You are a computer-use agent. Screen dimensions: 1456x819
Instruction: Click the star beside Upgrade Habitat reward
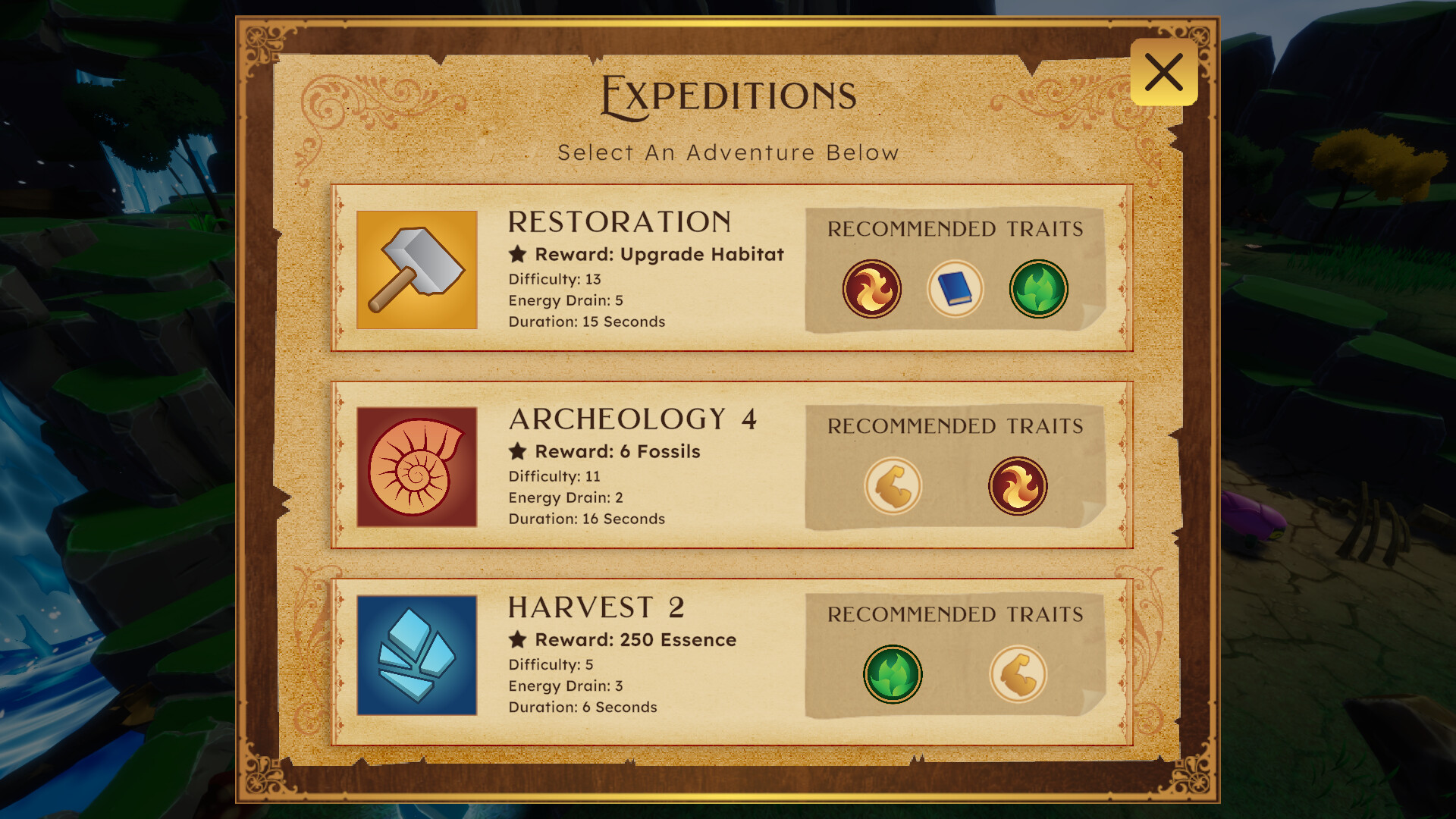pos(516,255)
